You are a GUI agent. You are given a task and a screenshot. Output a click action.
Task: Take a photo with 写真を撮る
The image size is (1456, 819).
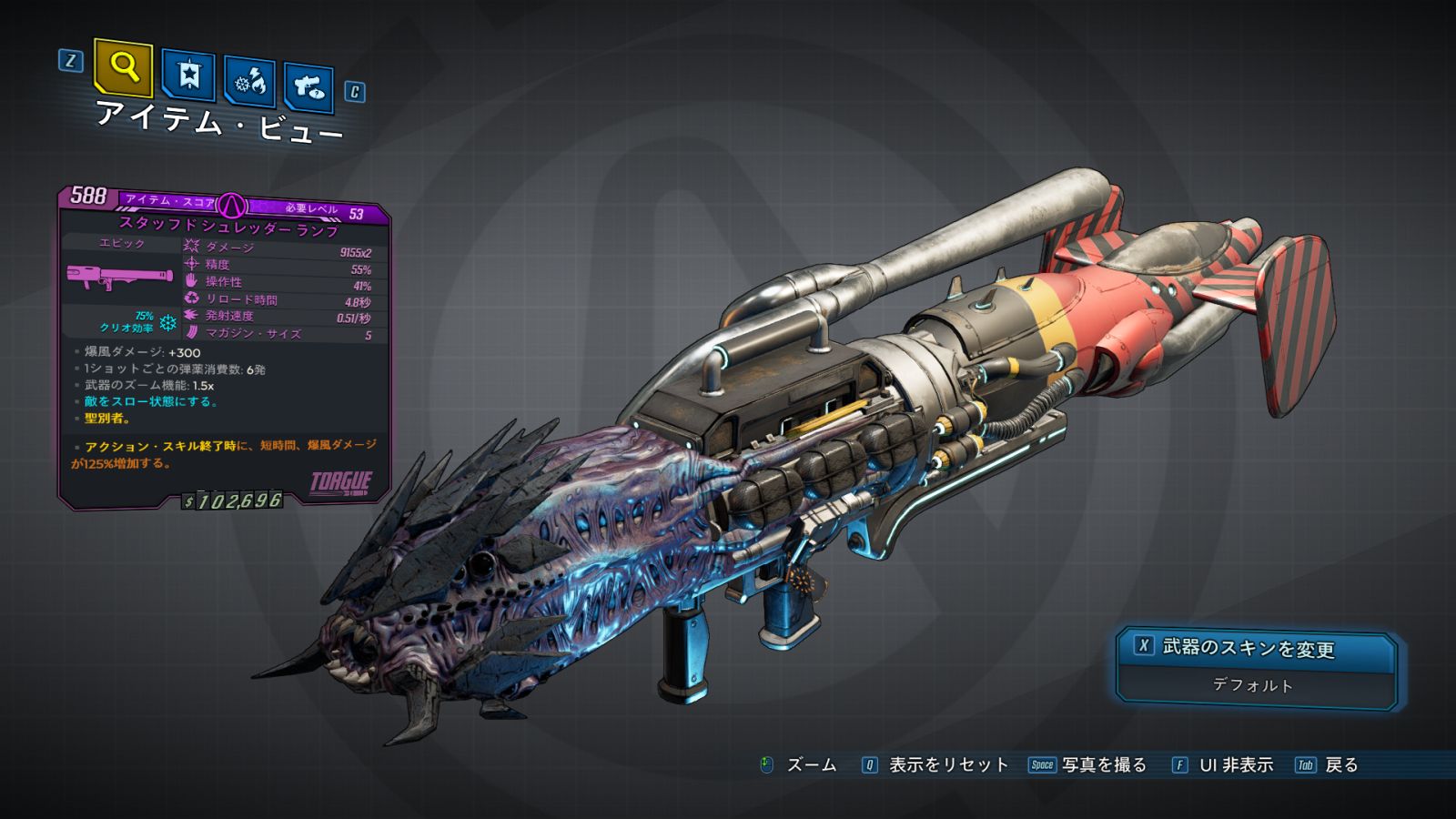[x=1103, y=765]
